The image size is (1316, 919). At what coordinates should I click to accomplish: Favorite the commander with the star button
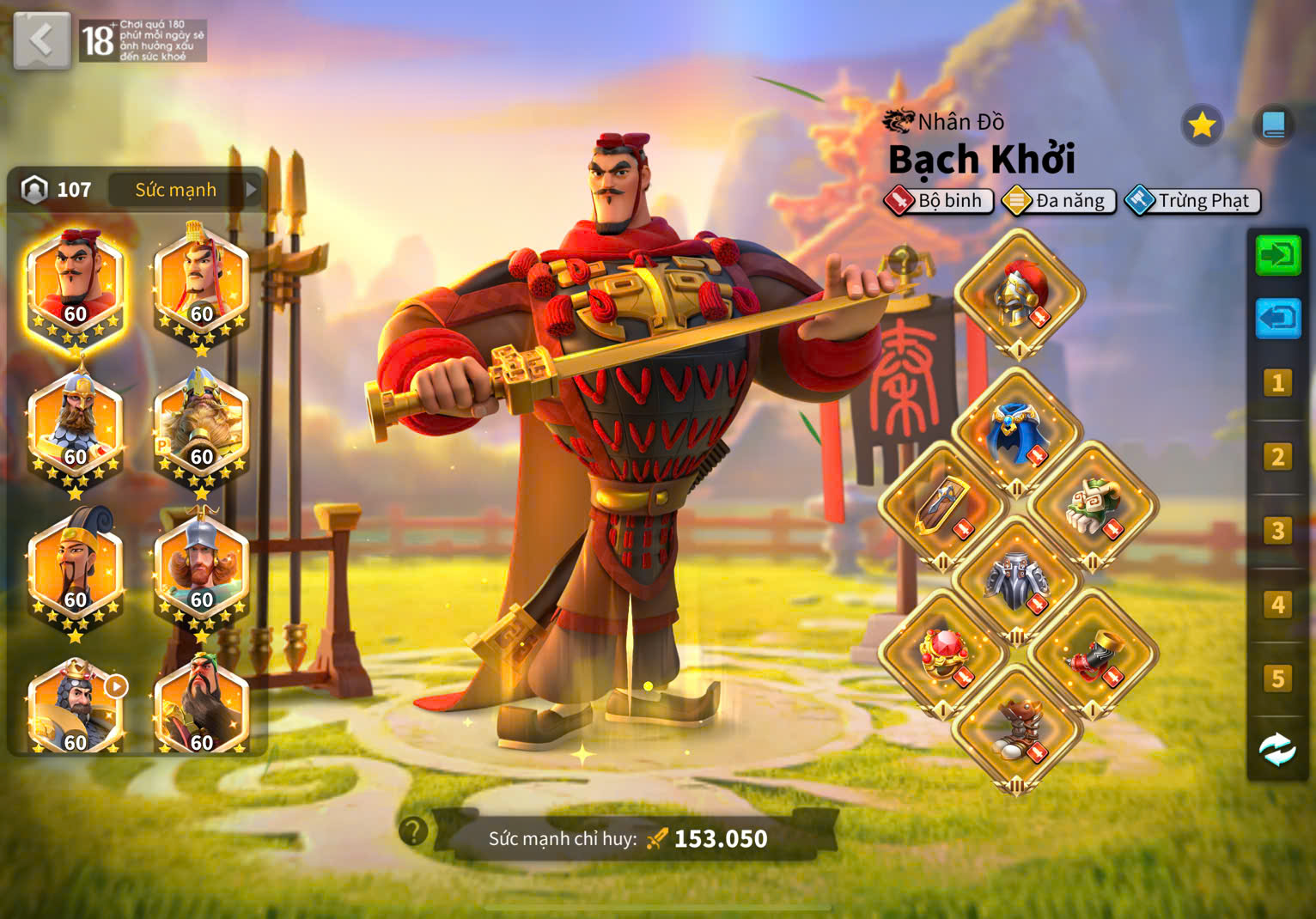pyautogui.click(x=1201, y=126)
